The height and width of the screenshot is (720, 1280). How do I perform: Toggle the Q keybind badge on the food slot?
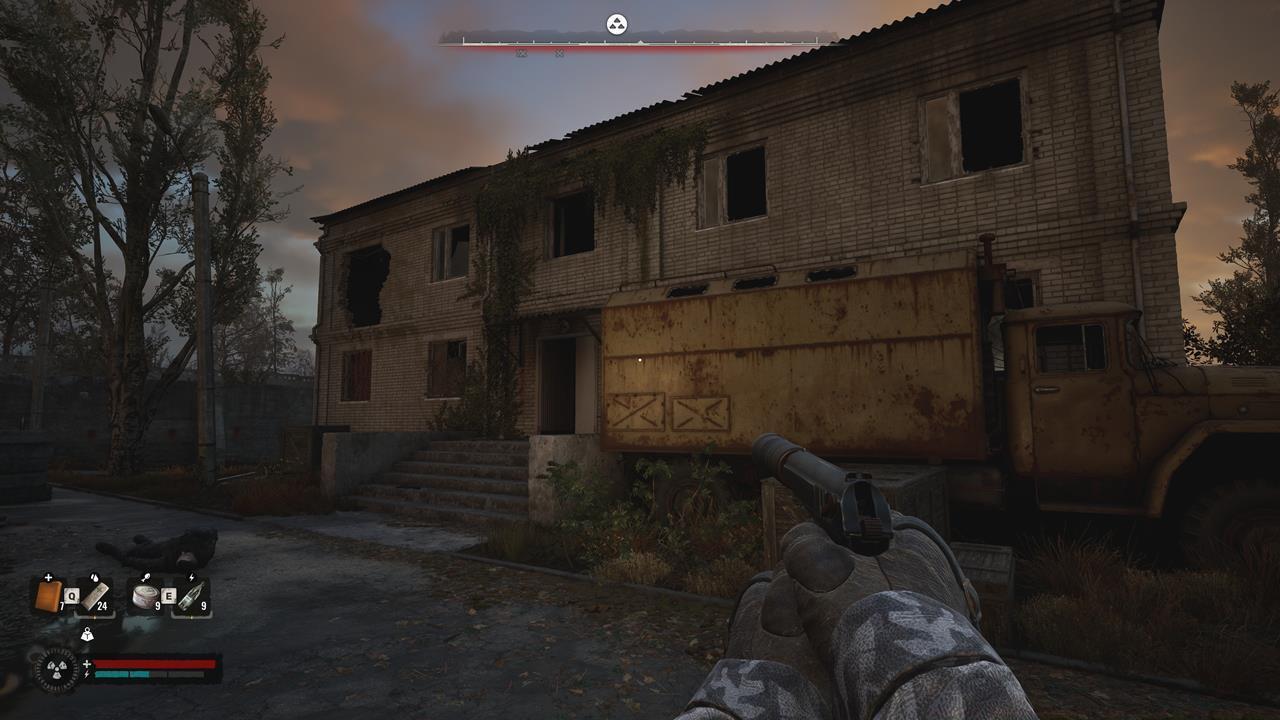pyautogui.click(x=71, y=595)
